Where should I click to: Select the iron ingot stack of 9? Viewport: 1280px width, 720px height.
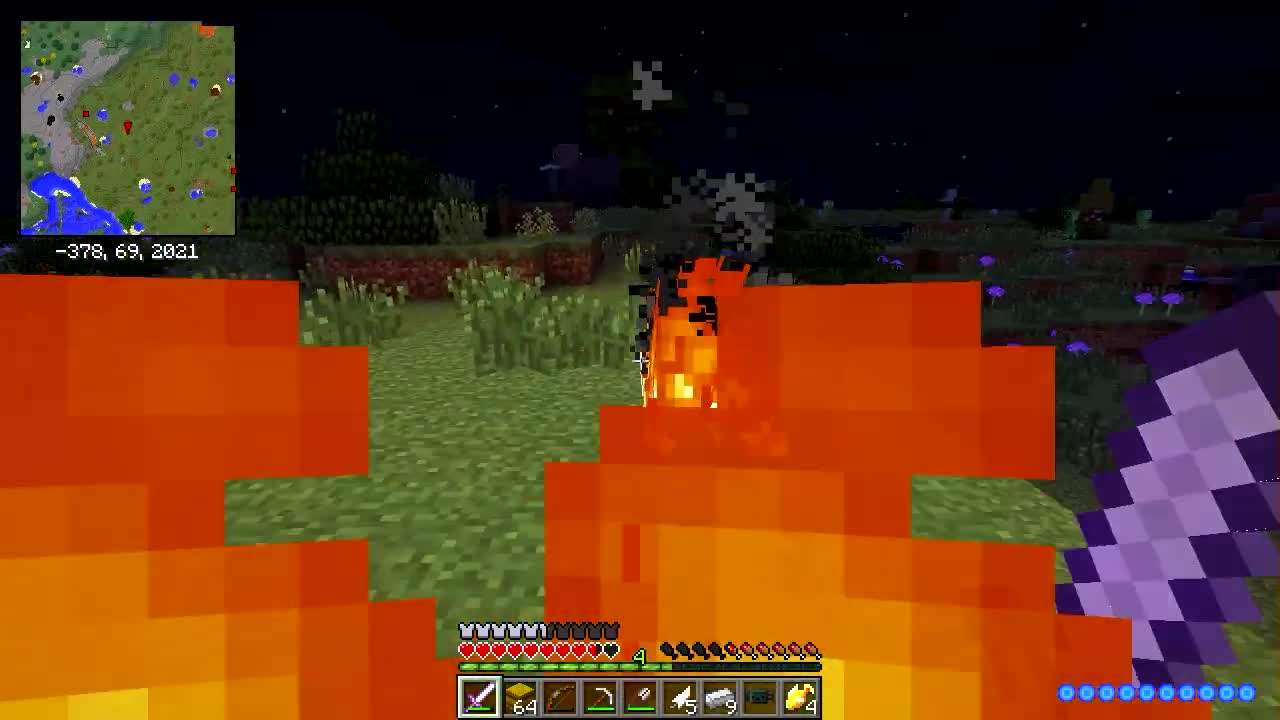719,697
